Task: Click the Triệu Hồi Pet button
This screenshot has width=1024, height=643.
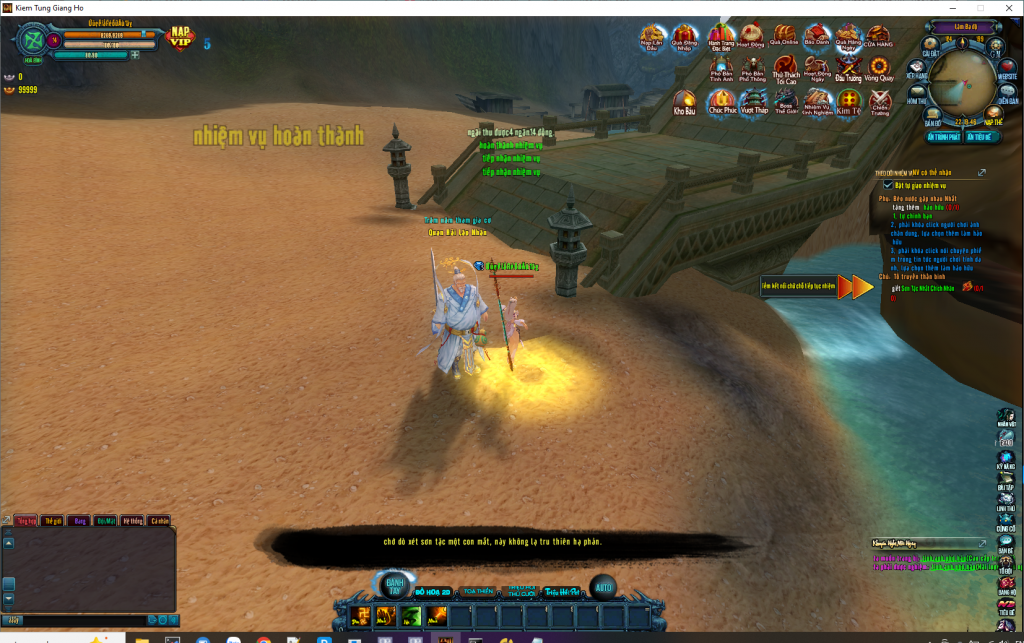Action: click(563, 592)
